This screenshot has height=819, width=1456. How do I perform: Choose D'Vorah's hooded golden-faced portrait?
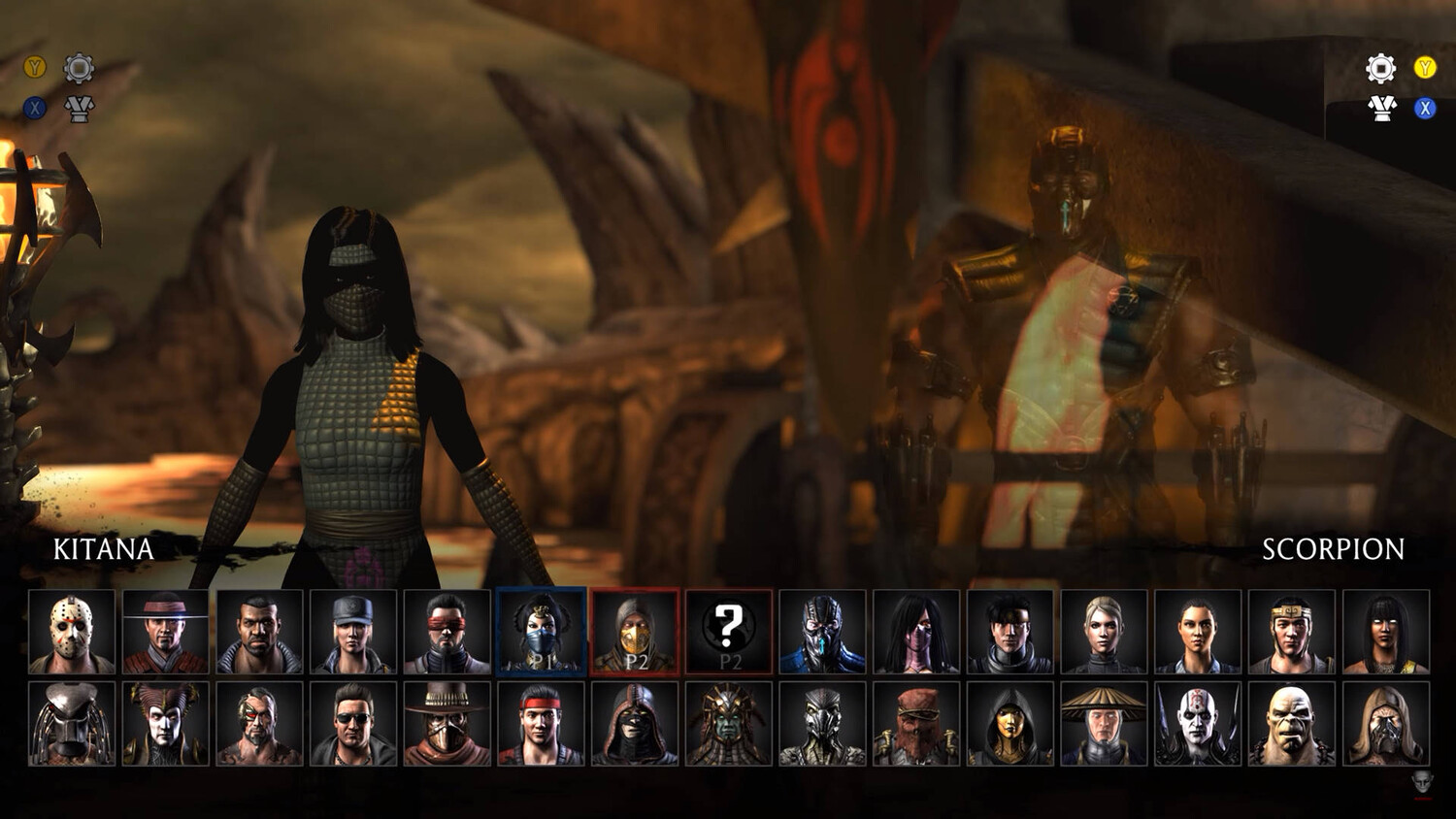[x=1010, y=724]
